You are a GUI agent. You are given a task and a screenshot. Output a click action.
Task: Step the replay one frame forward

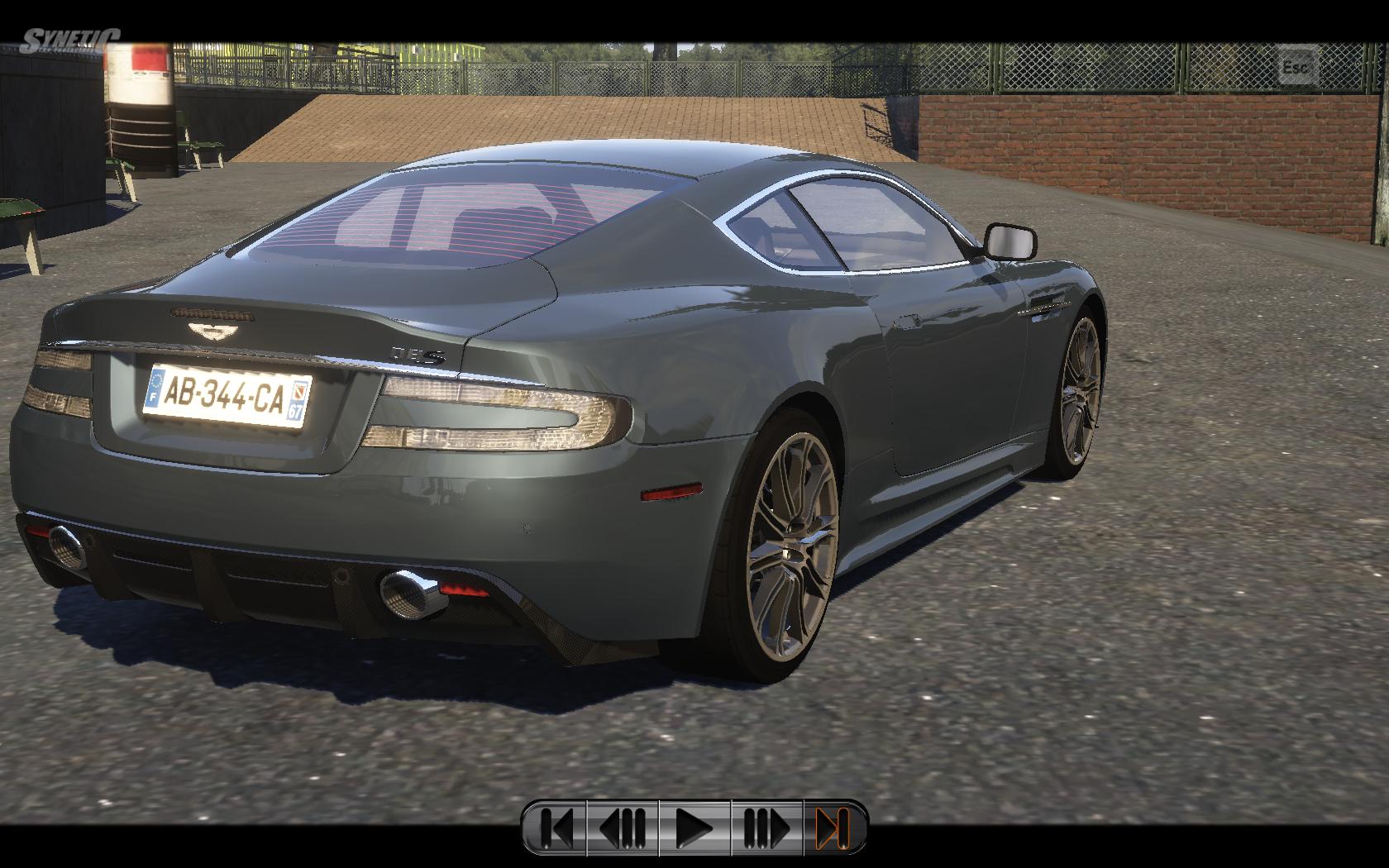click(766, 827)
